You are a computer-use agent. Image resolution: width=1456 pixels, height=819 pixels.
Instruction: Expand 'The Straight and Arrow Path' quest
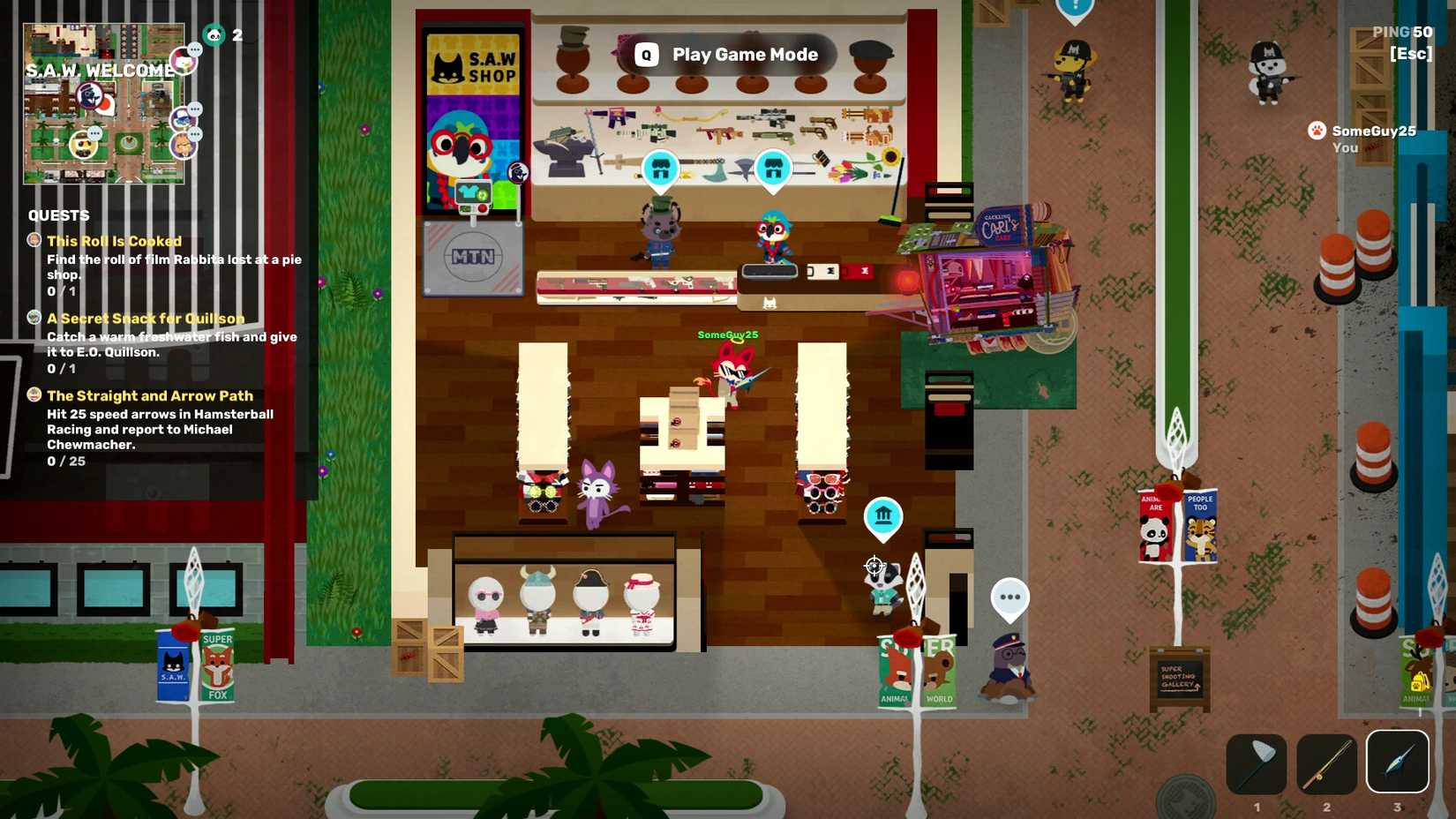click(x=149, y=395)
